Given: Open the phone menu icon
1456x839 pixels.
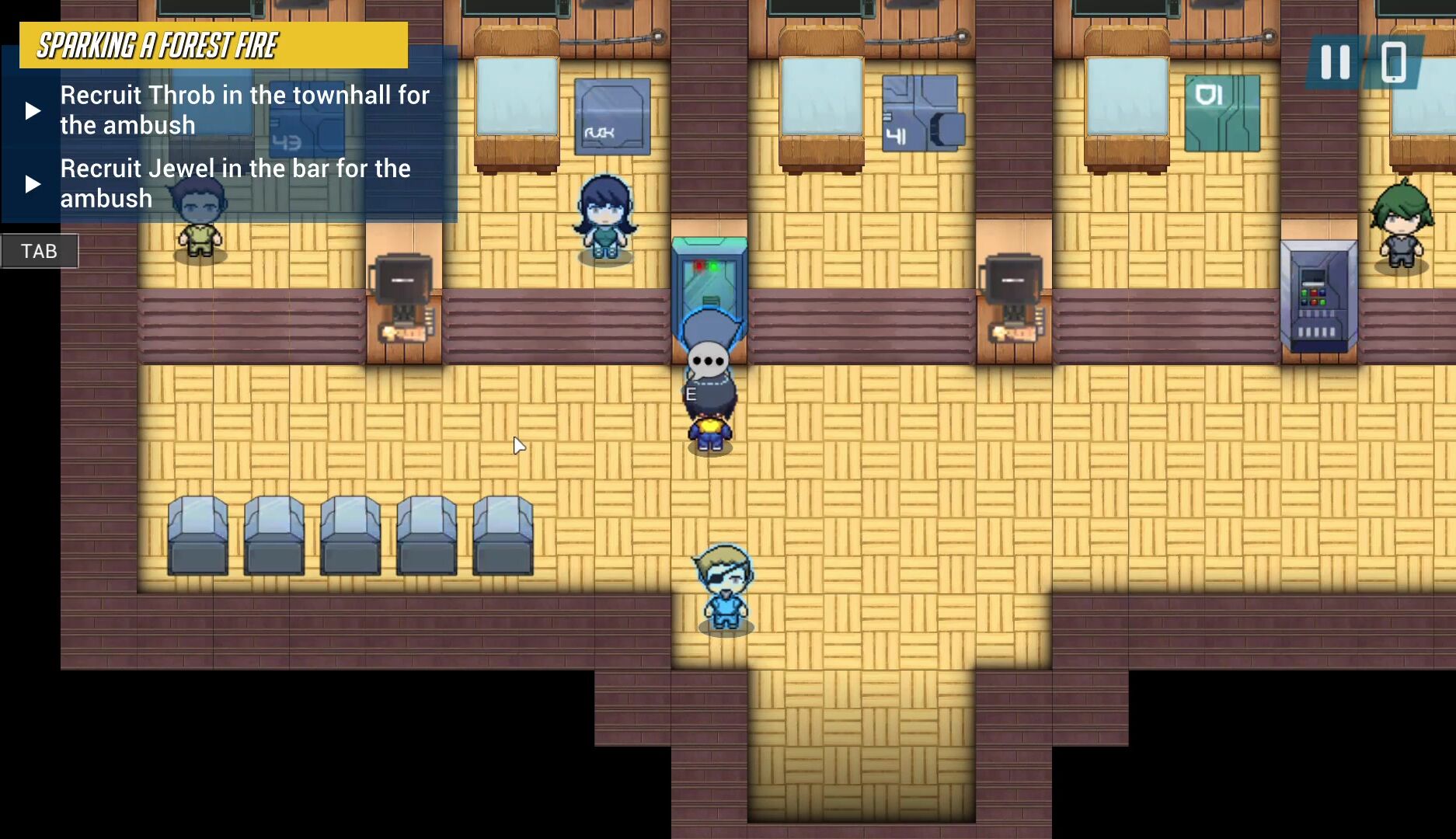Looking at the screenshot, I should pos(1394,62).
